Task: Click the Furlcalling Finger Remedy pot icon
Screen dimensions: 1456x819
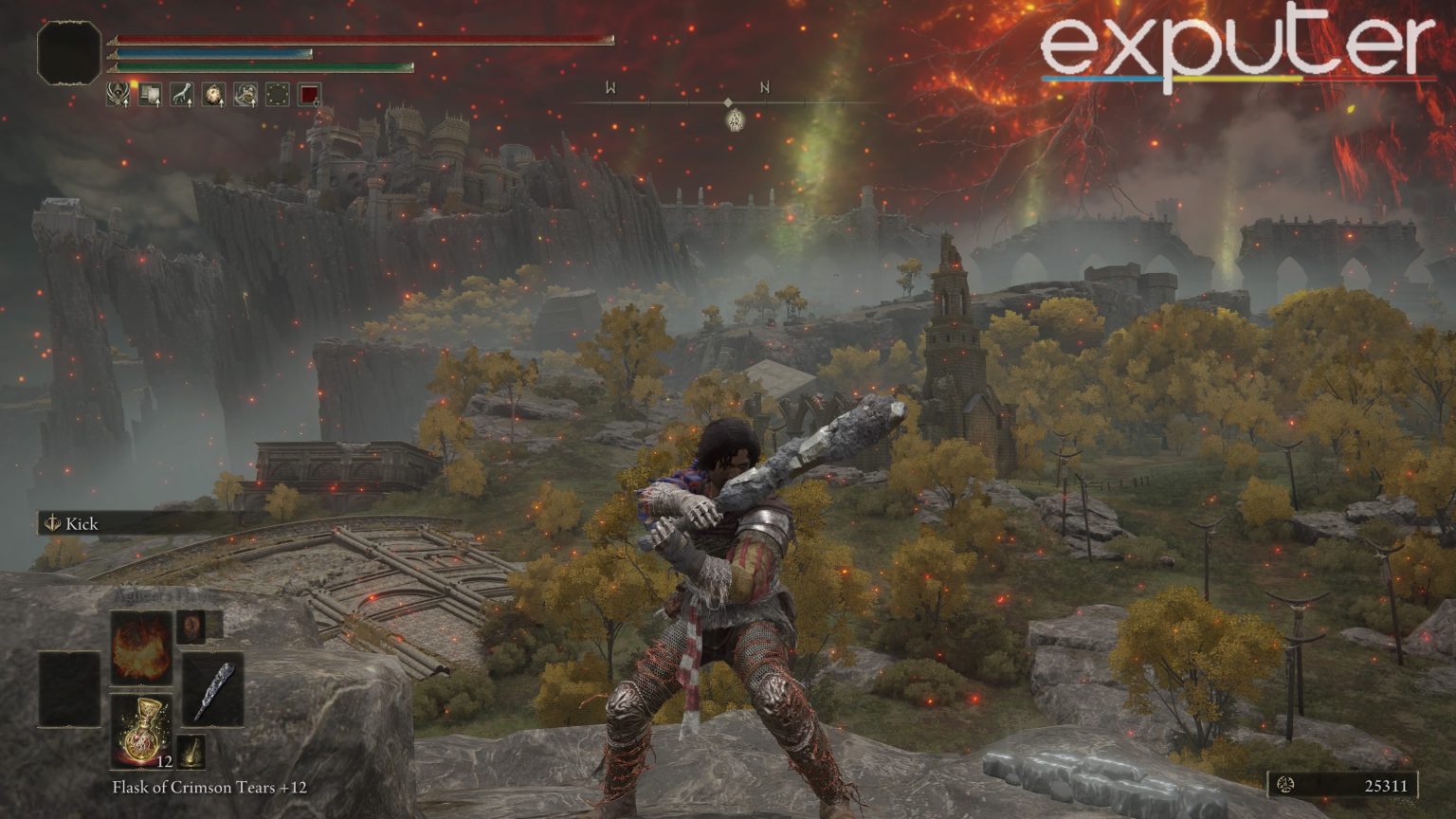Action: tap(212, 95)
